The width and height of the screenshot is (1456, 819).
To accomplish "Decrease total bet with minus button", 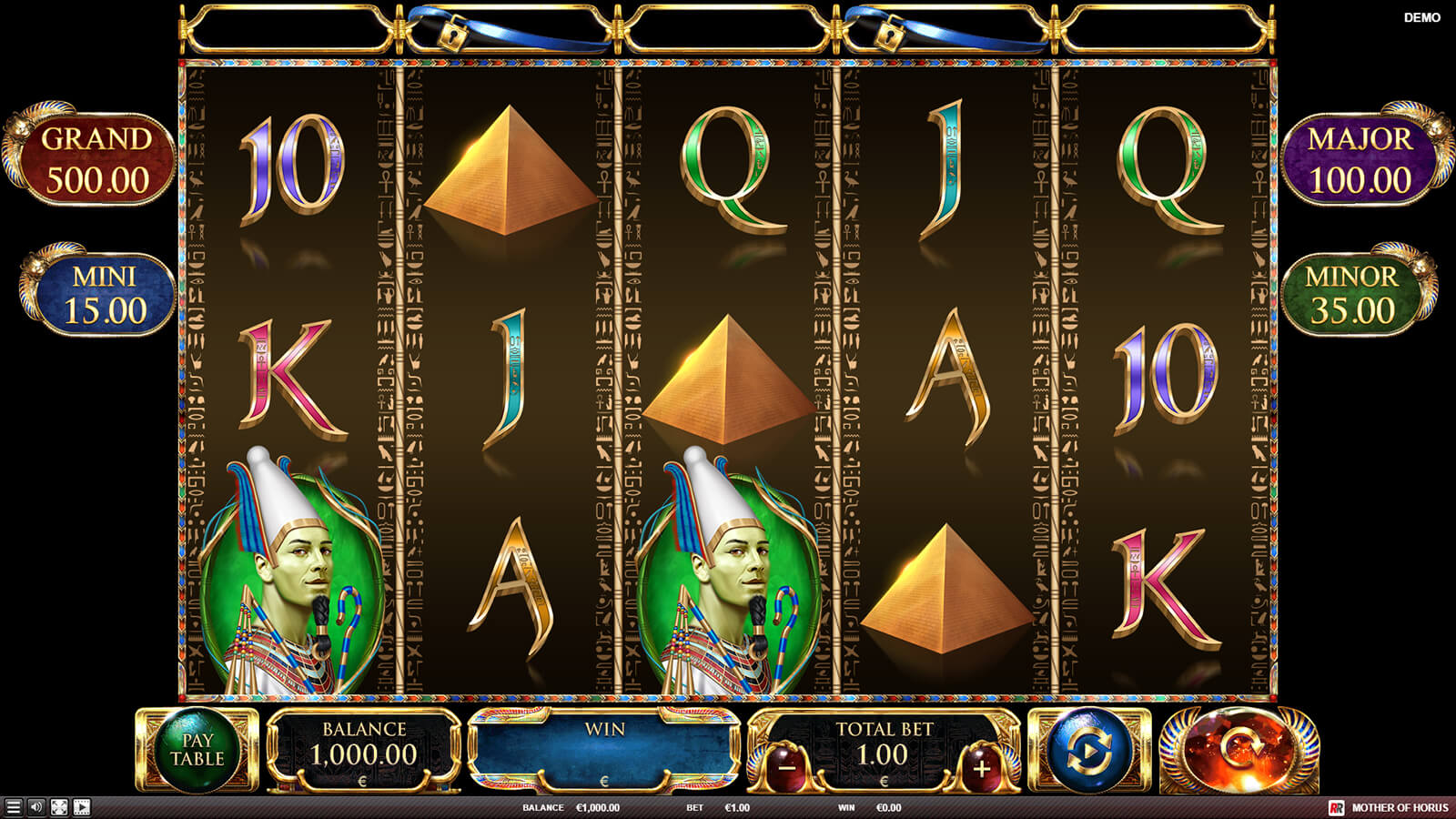I will click(x=787, y=768).
